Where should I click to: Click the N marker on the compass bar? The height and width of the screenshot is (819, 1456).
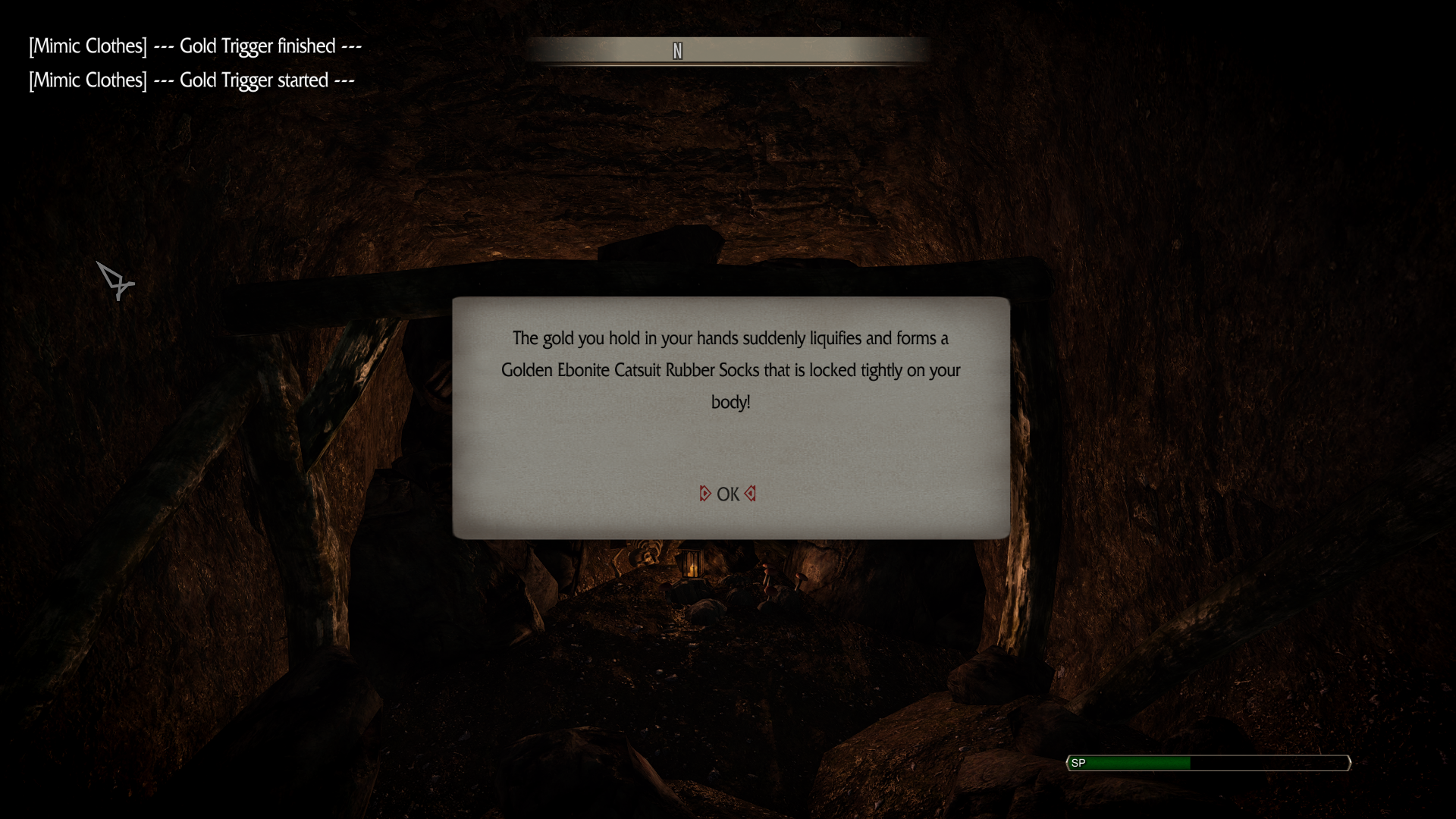pos(677,51)
